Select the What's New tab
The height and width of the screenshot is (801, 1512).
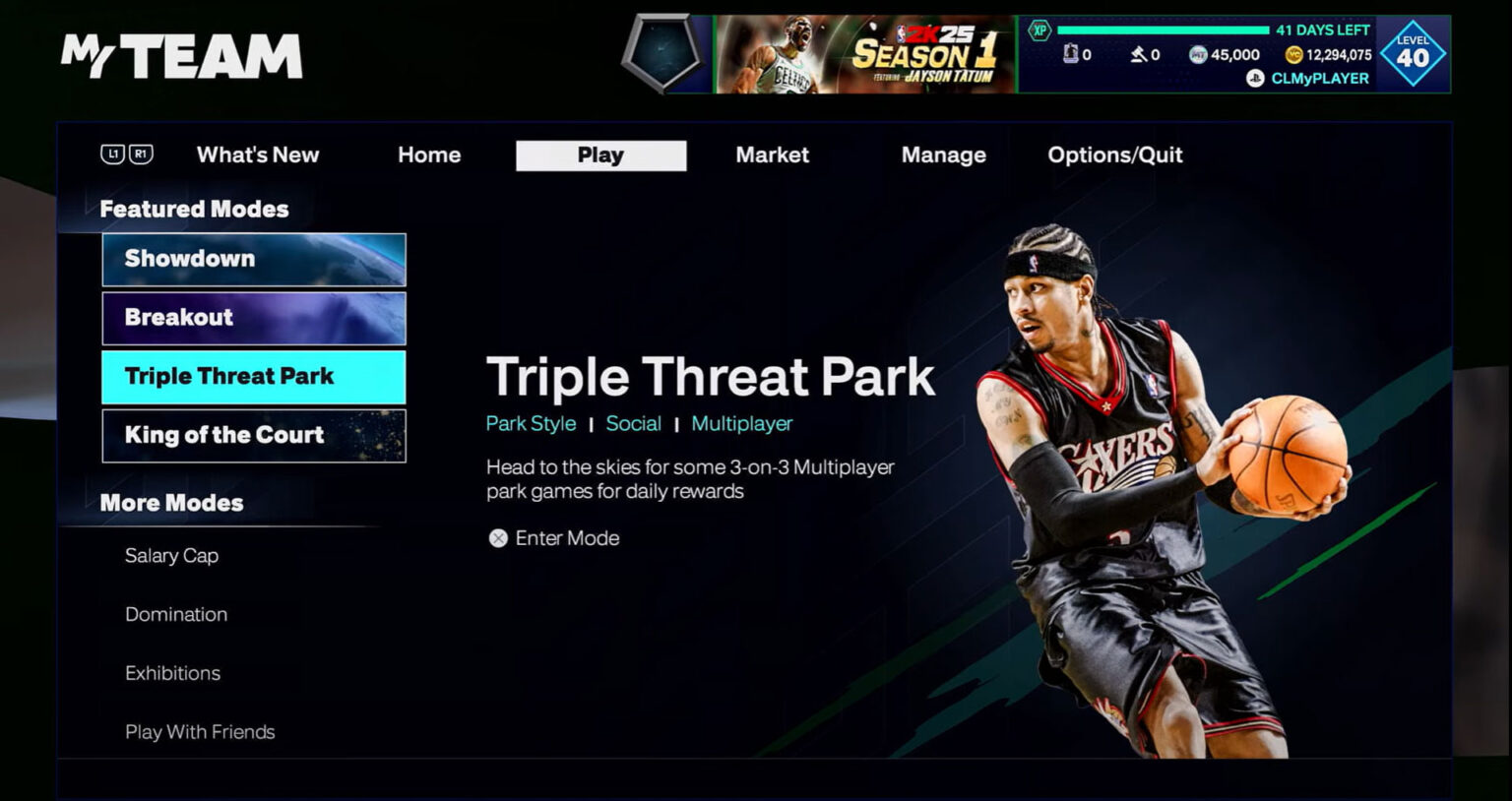(x=257, y=154)
